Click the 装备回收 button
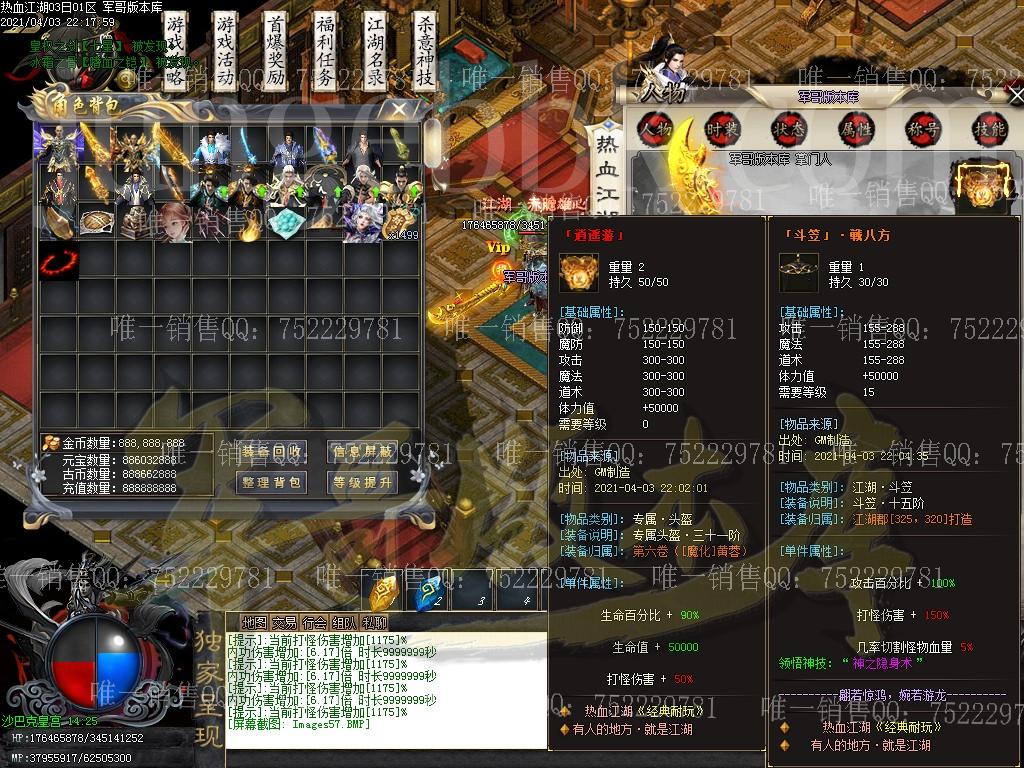Image resolution: width=1024 pixels, height=768 pixels. (x=271, y=452)
